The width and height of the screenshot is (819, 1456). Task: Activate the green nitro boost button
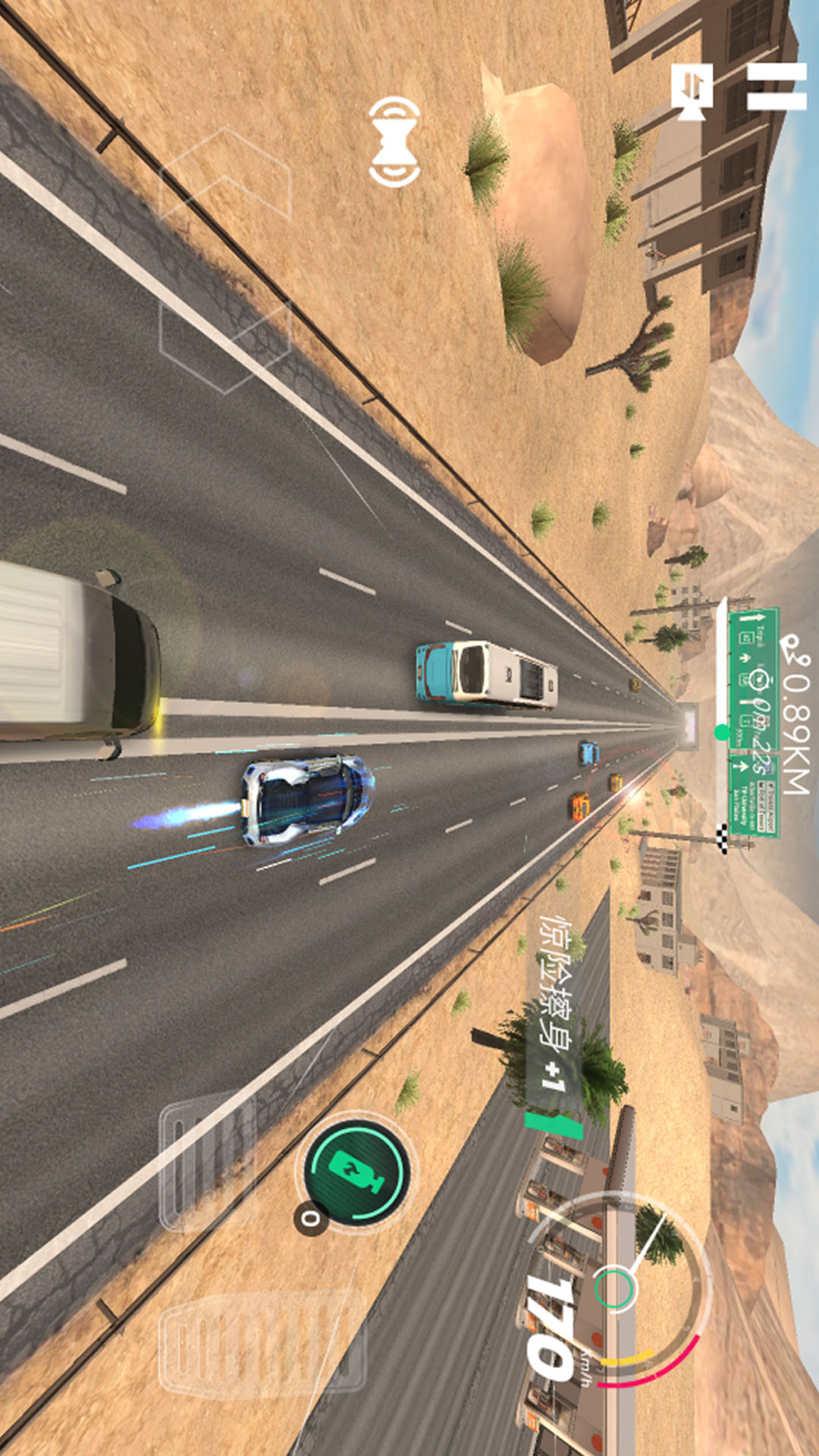[357, 1169]
